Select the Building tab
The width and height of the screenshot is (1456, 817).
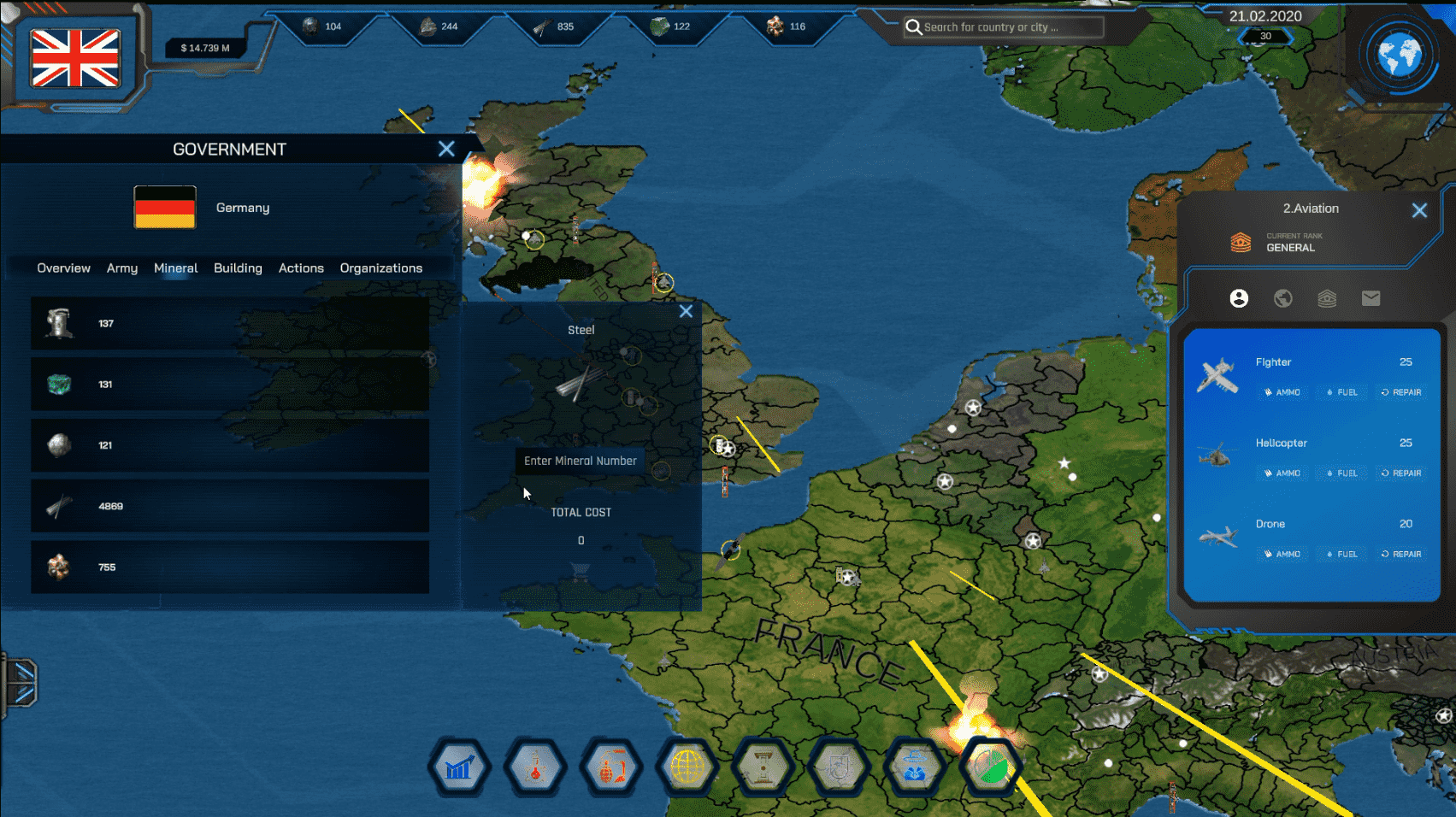[x=238, y=268]
